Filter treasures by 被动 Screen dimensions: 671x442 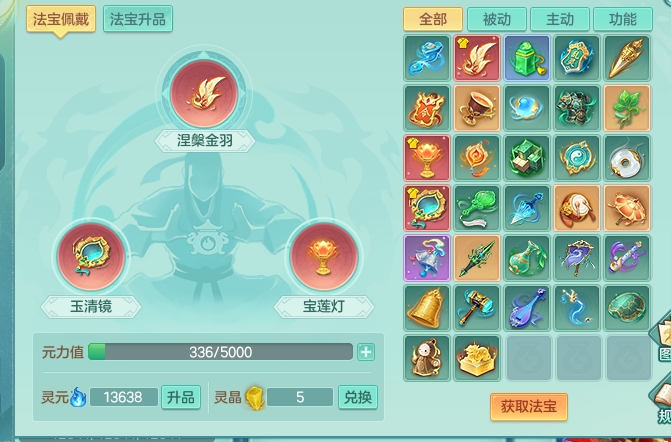pos(496,20)
